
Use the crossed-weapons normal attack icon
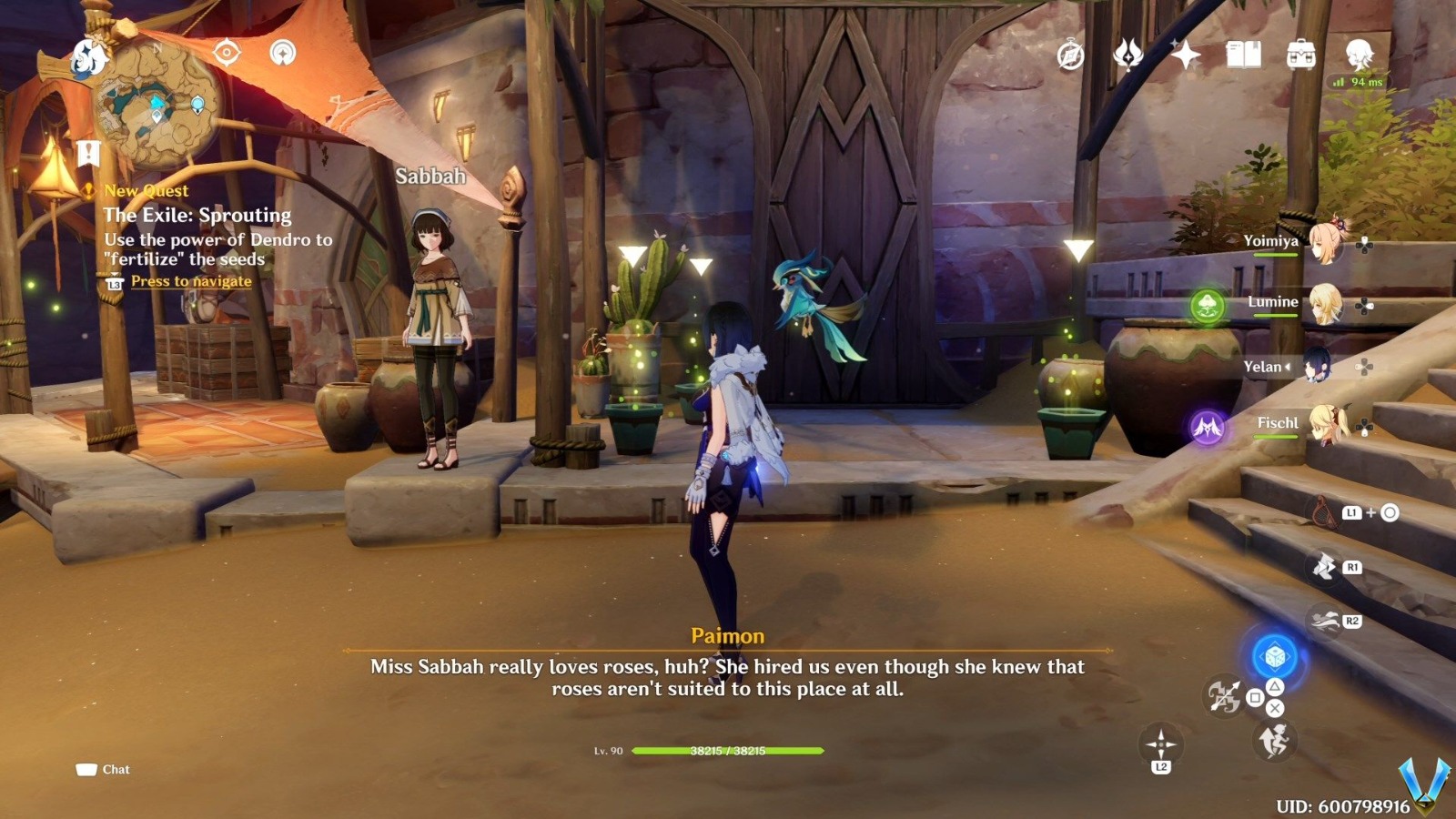pyautogui.click(x=1223, y=697)
